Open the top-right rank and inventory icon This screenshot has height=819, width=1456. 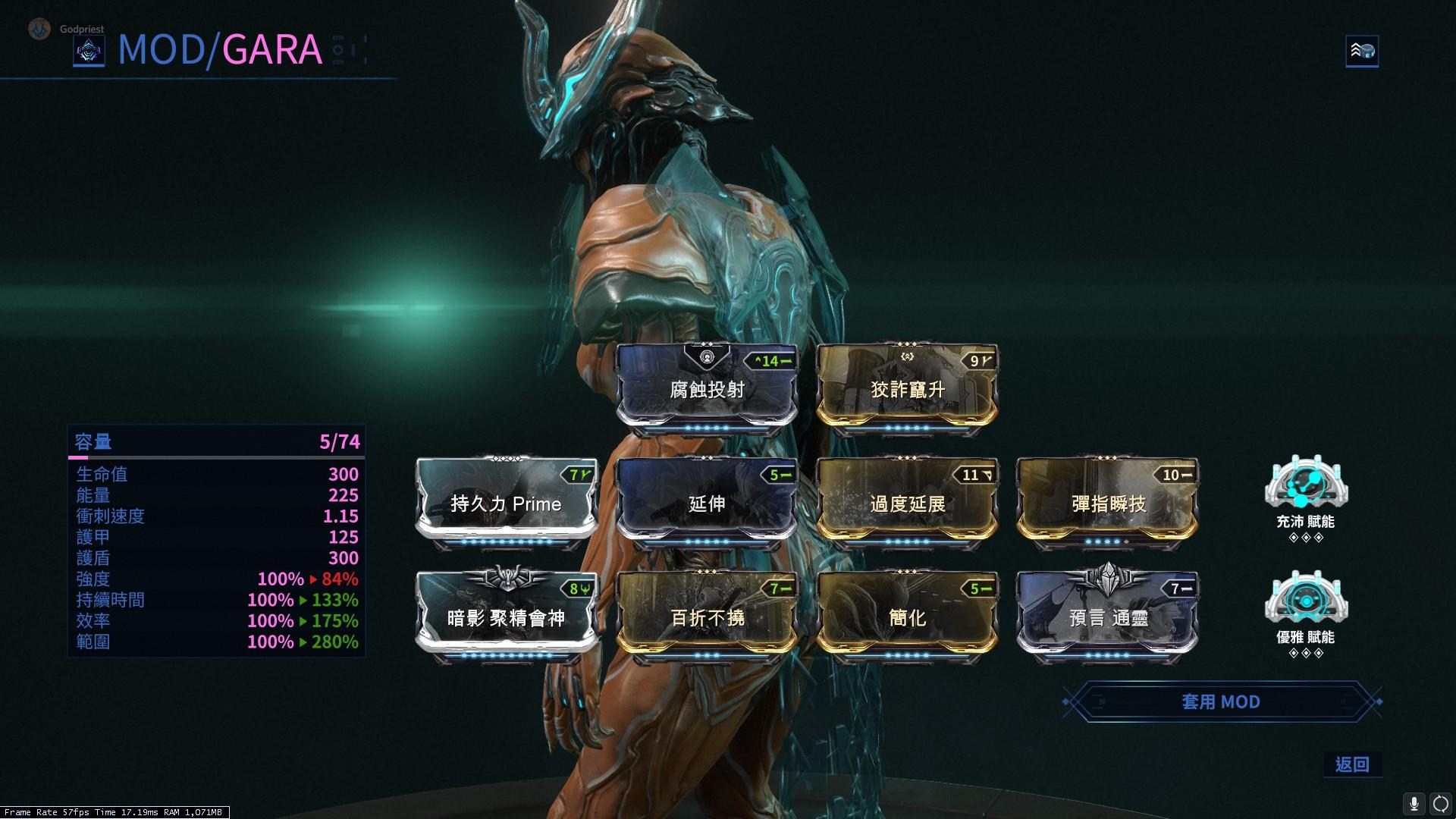click(1362, 52)
